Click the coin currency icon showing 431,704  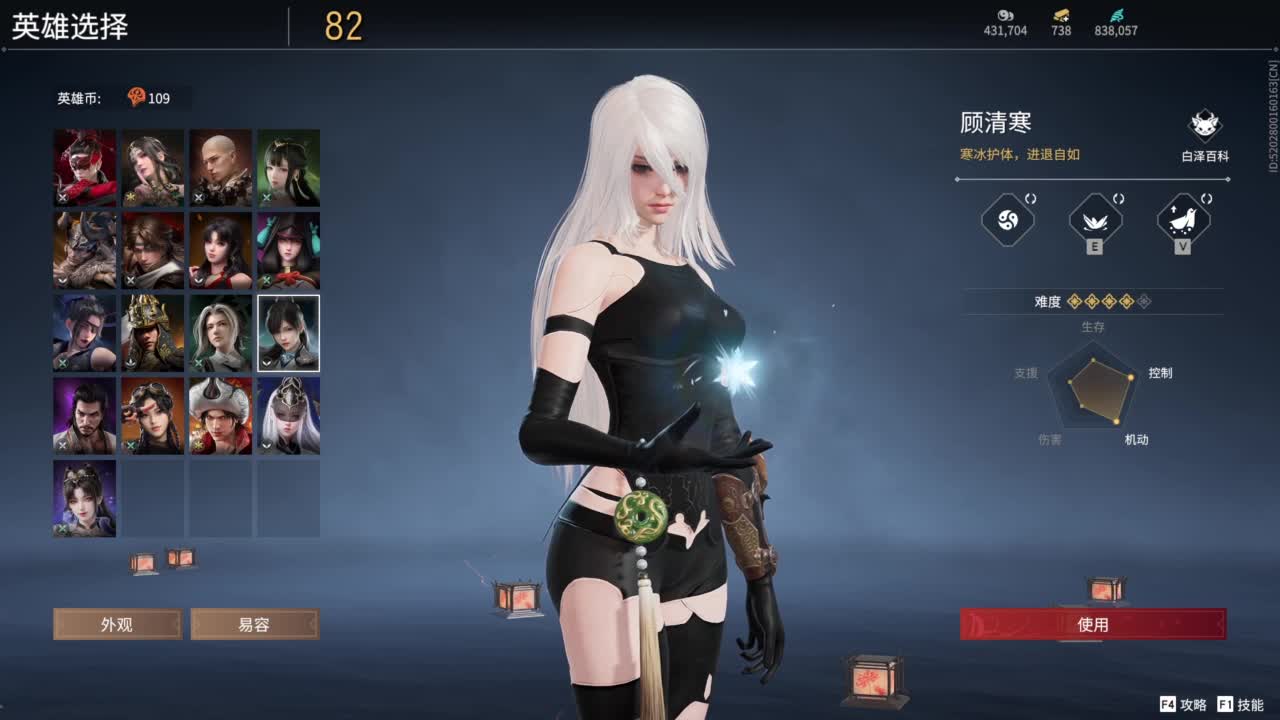click(x=1004, y=17)
